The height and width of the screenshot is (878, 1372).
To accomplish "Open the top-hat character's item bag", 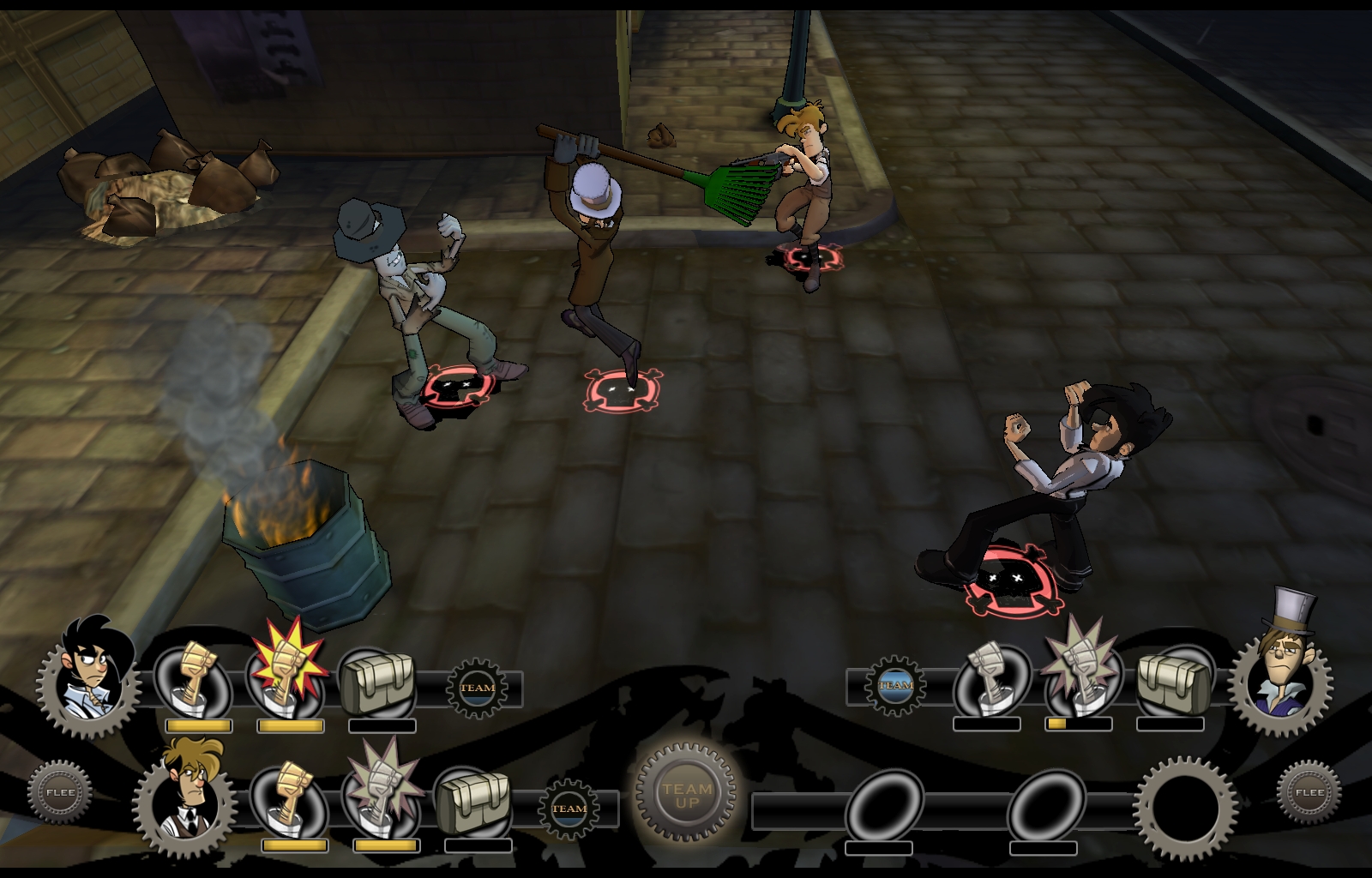I will [x=1171, y=683].
